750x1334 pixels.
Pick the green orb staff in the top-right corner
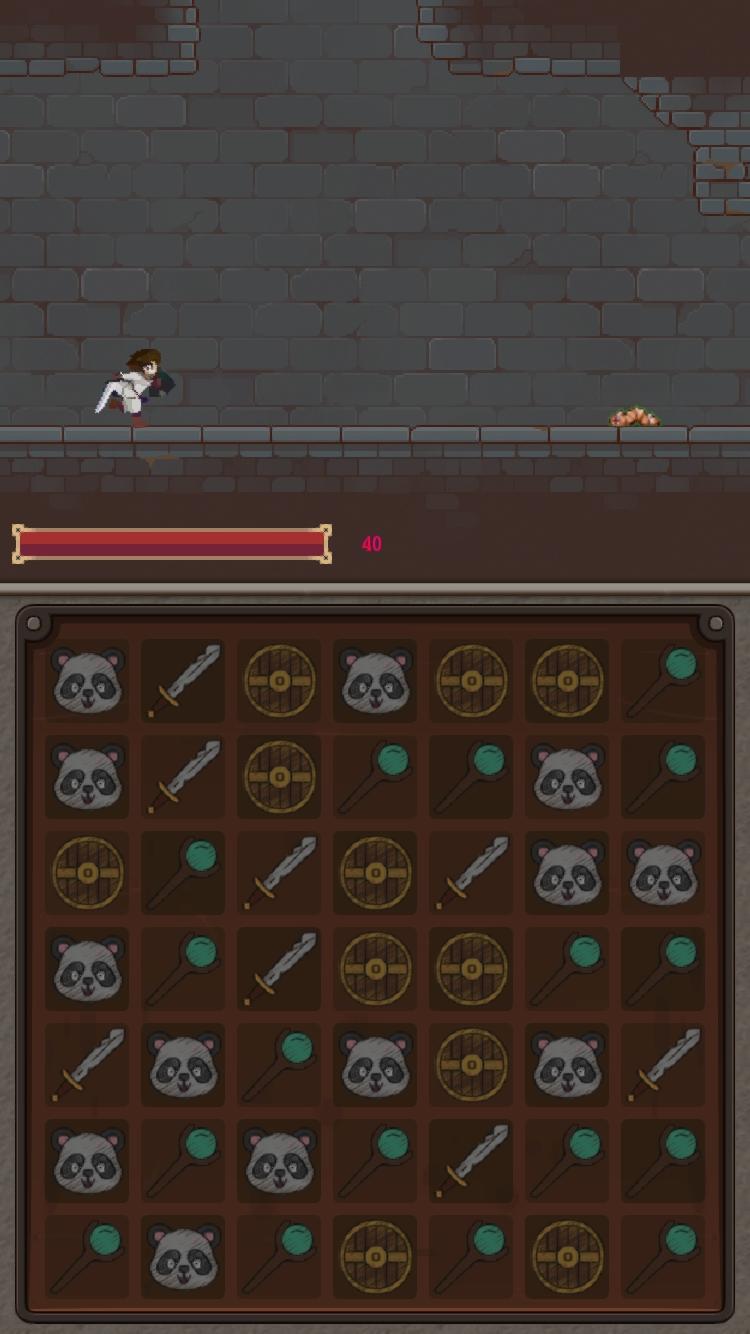[664, 681]
